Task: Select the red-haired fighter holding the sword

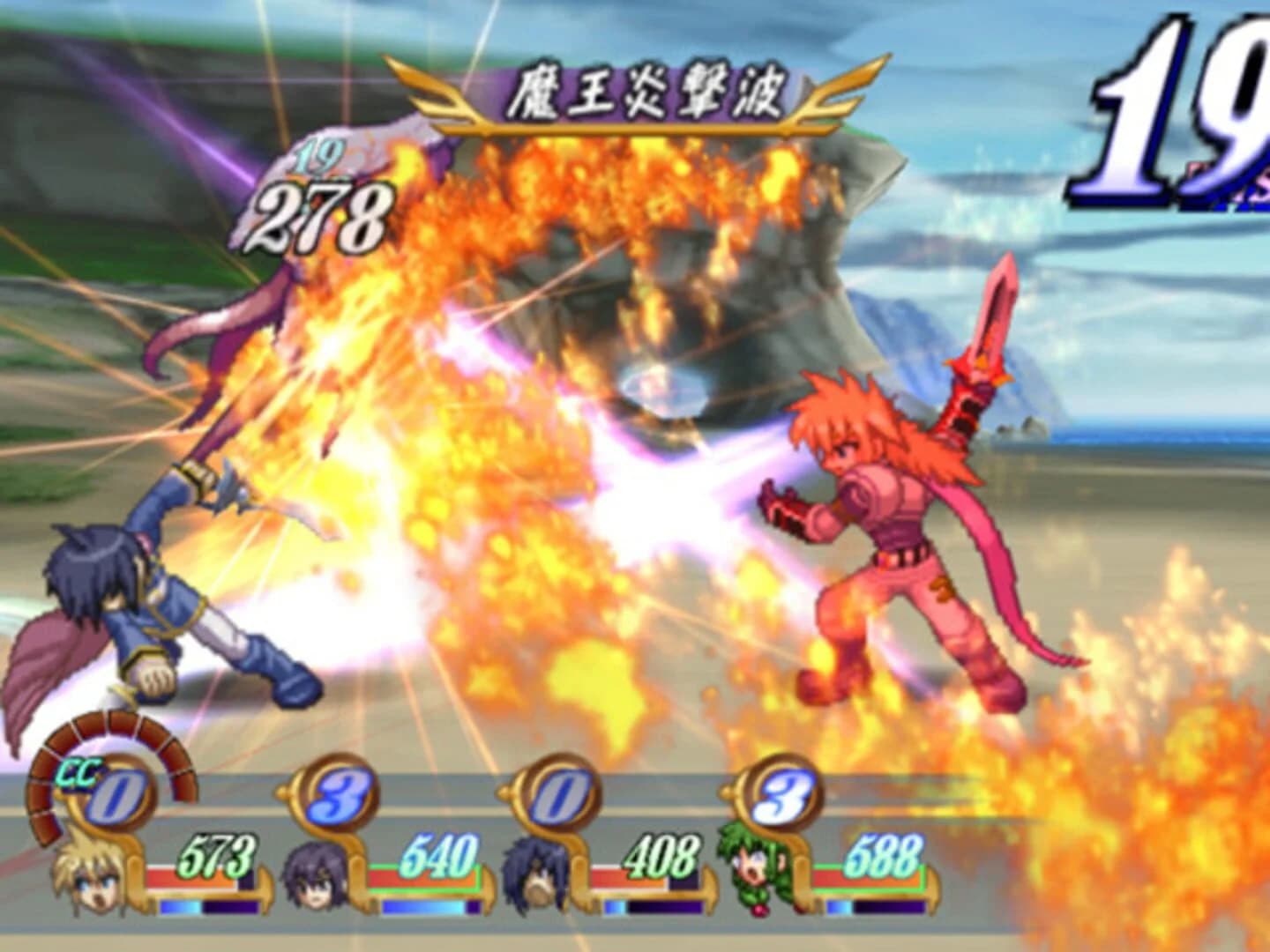Action: pyautogui.click(x=882, y=529)
